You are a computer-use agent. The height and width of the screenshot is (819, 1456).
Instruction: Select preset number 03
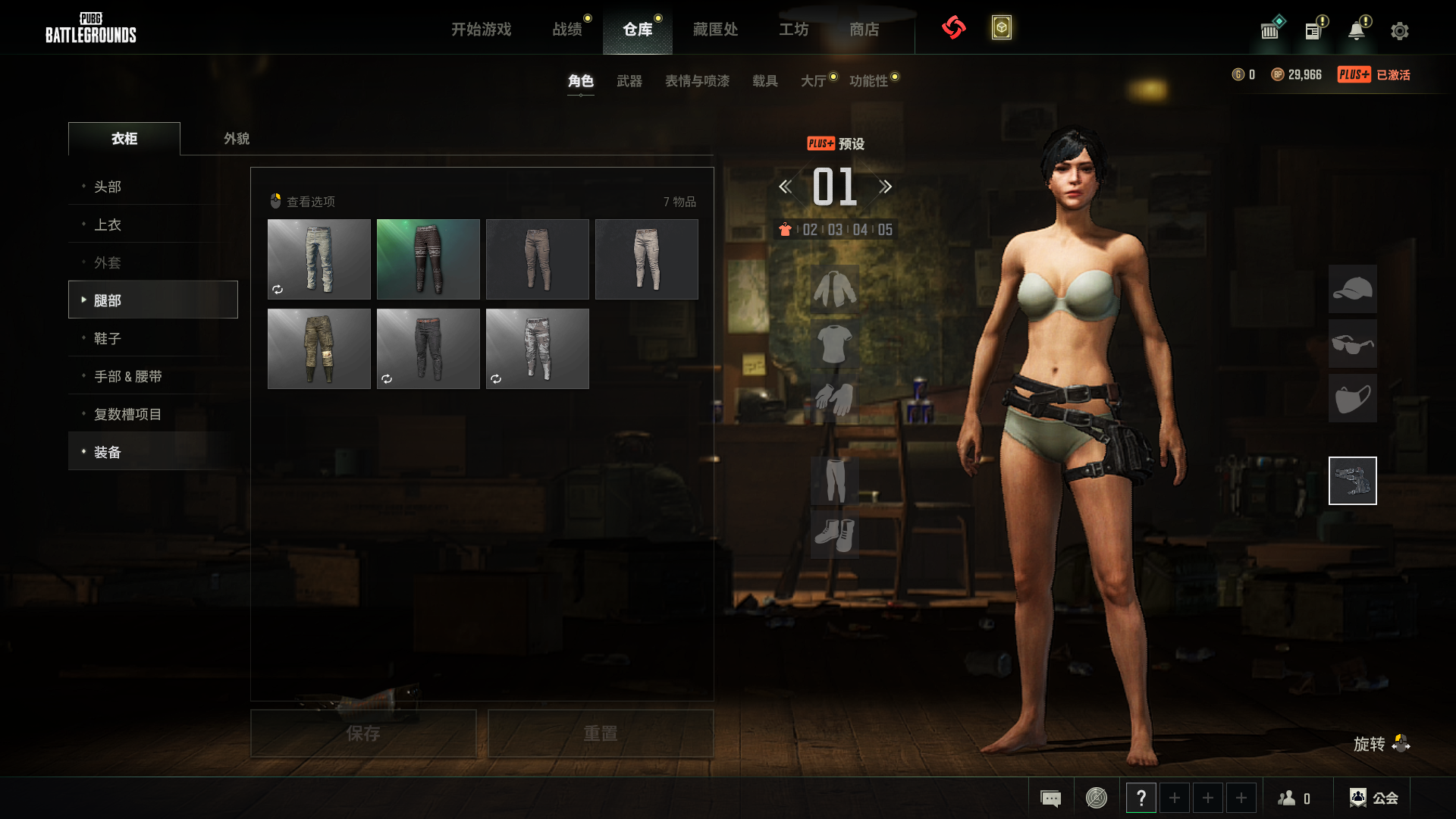835,230
